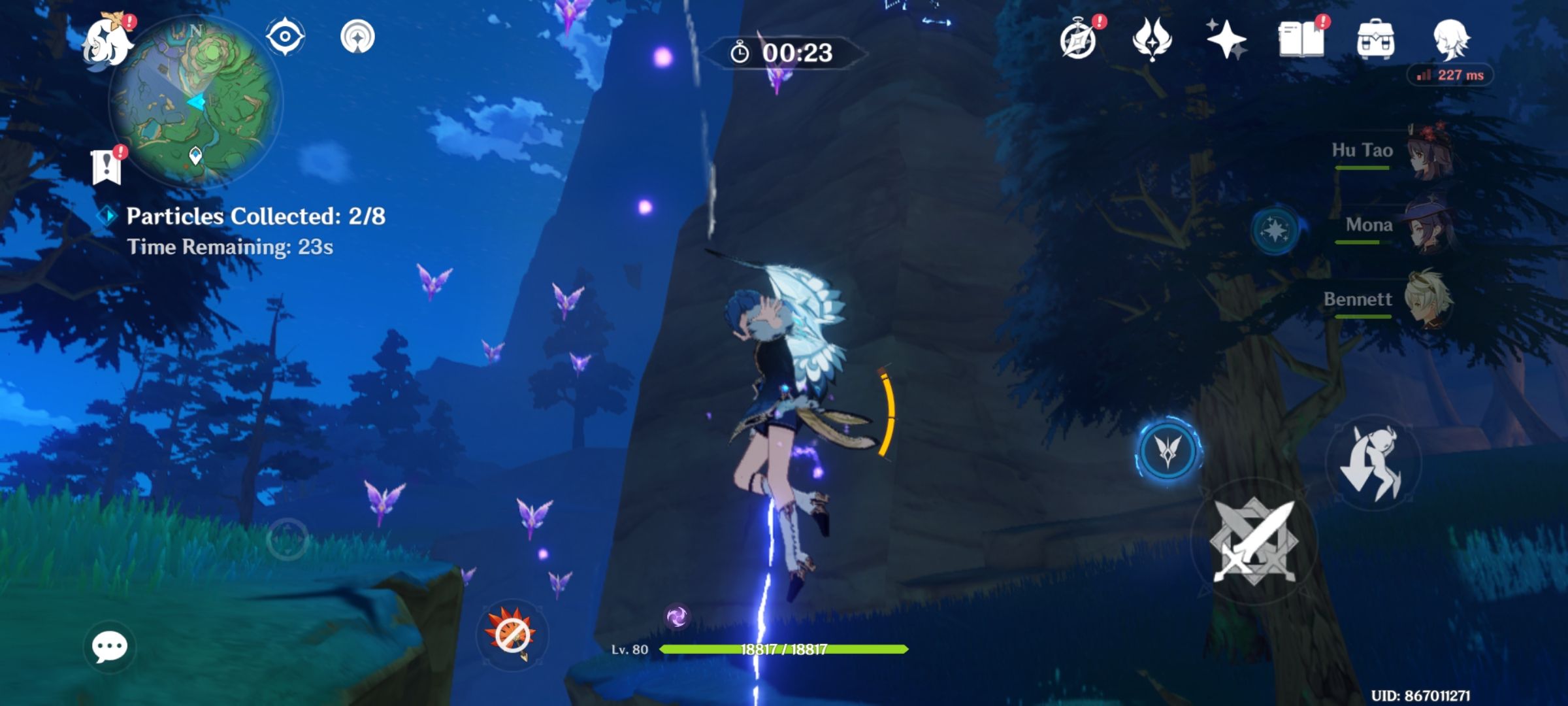Activate Elemental Sight eye icon

[286, 37]
